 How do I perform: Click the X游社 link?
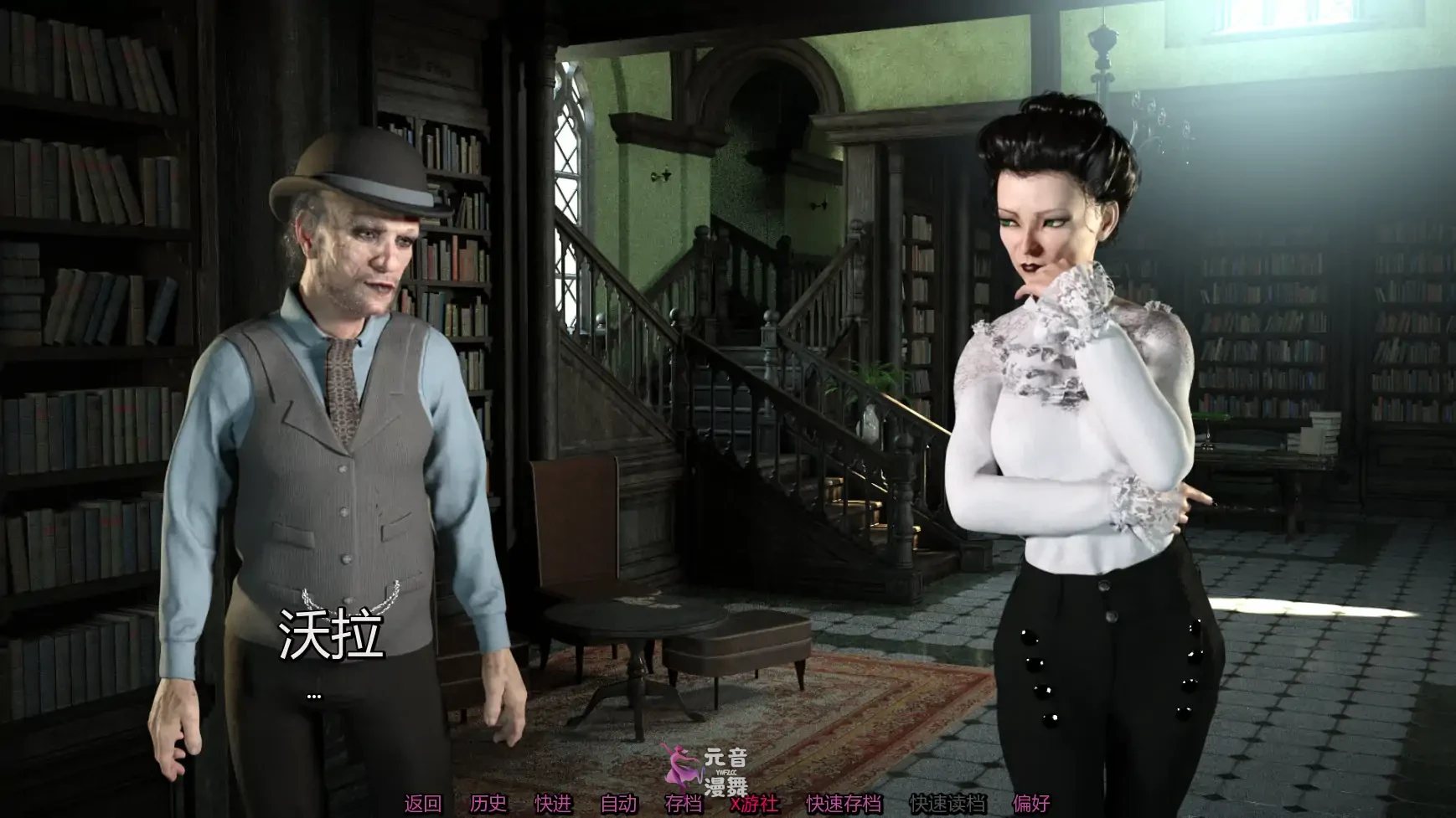[x=754, y=804]
